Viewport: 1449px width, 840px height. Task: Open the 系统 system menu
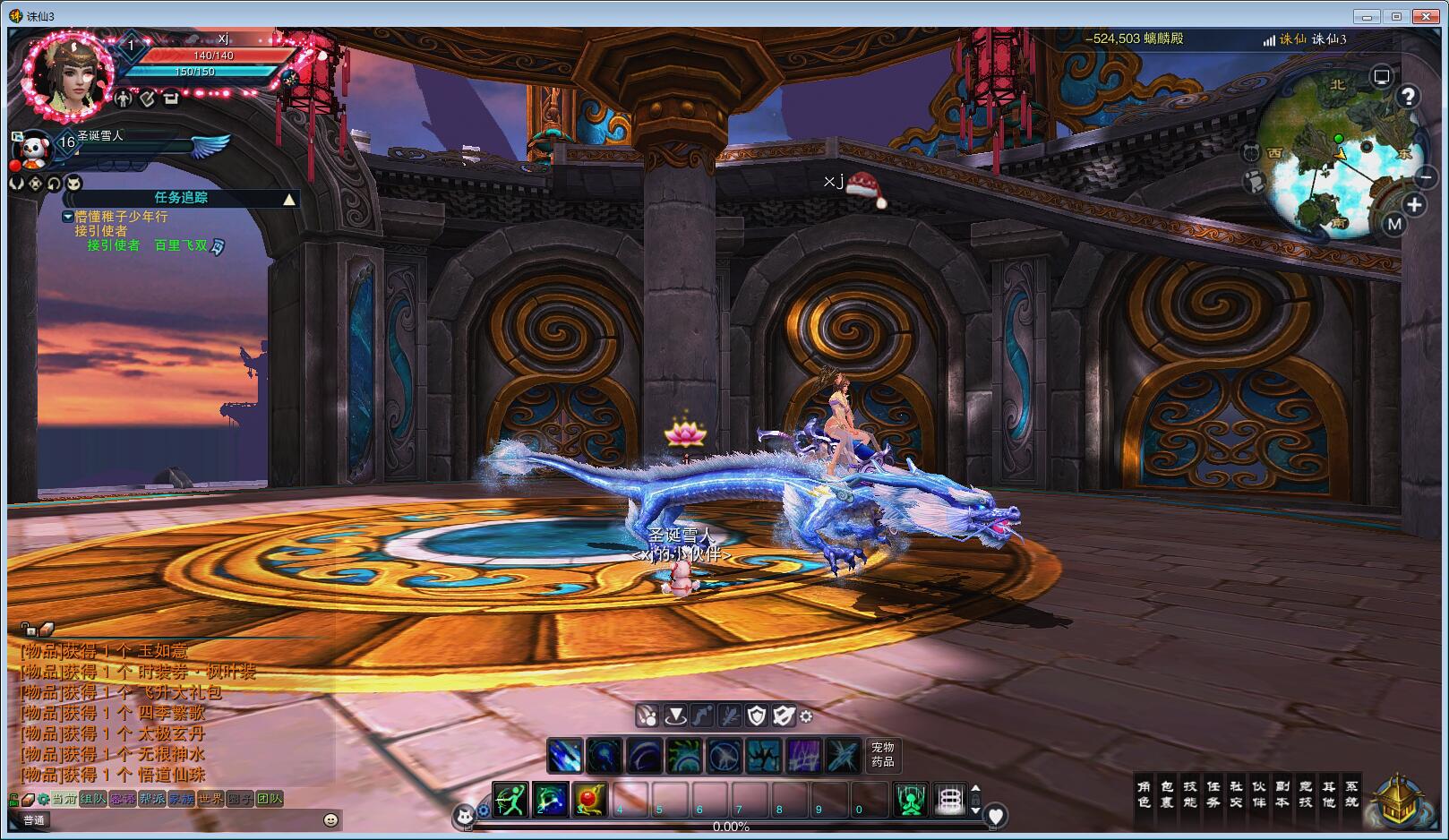click(1351, 794)
